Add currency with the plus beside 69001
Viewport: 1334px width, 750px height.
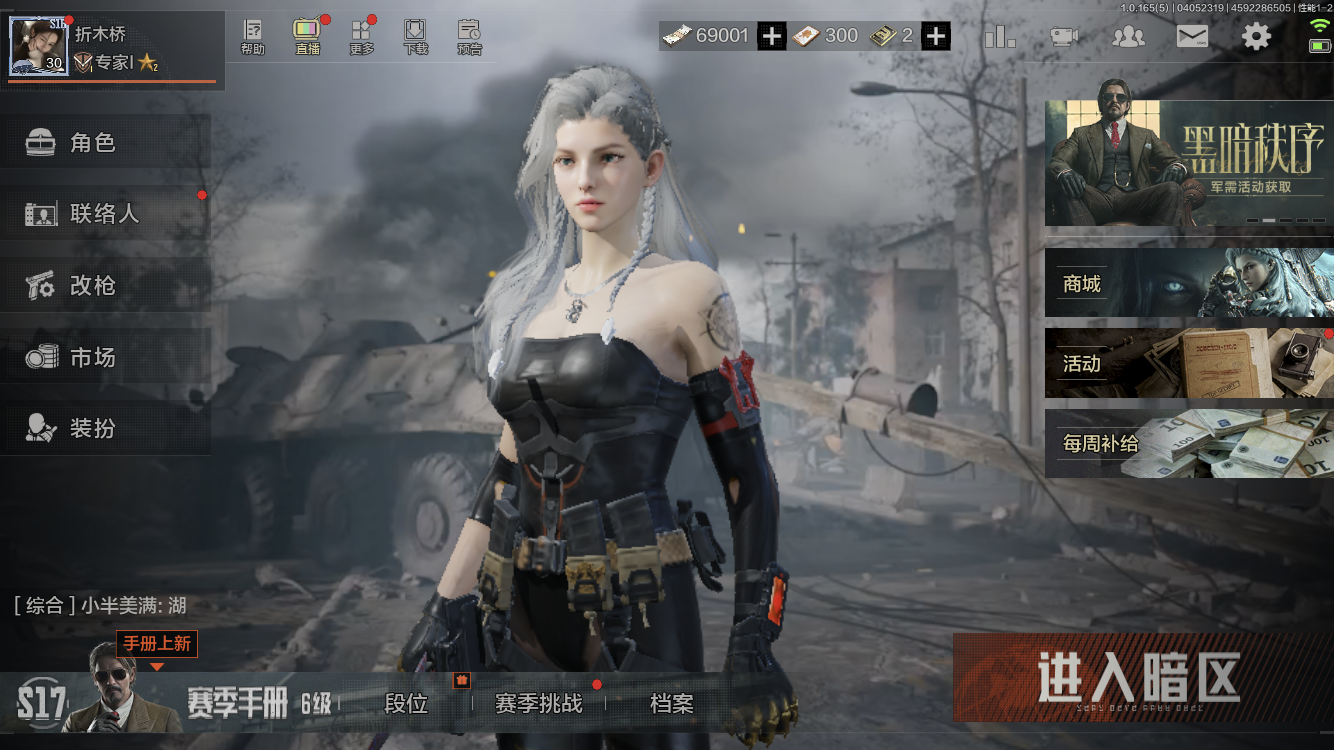pyautogui.click(x=771, y=36)
